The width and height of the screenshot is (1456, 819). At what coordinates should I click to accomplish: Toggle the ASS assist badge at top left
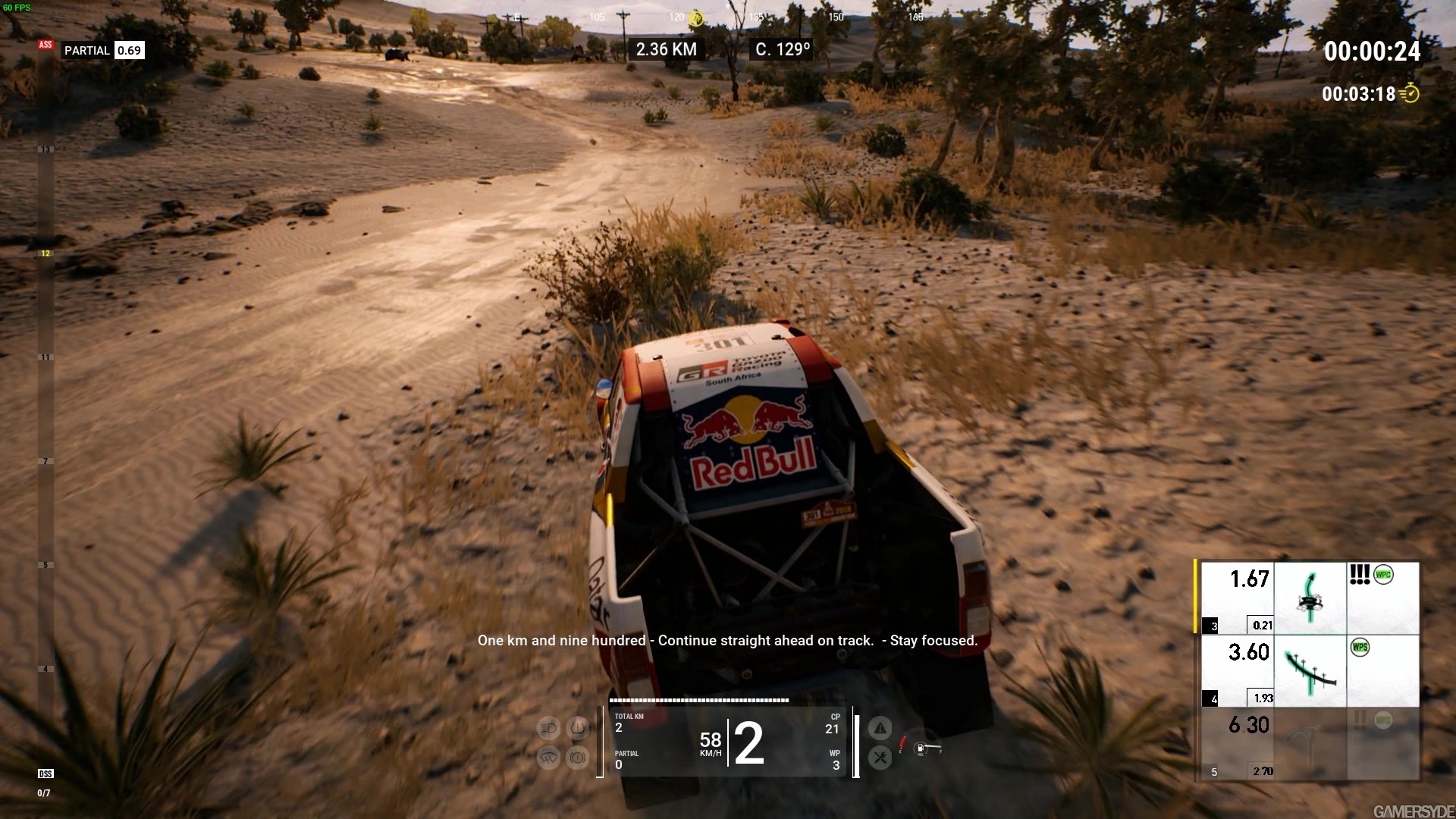45,45
